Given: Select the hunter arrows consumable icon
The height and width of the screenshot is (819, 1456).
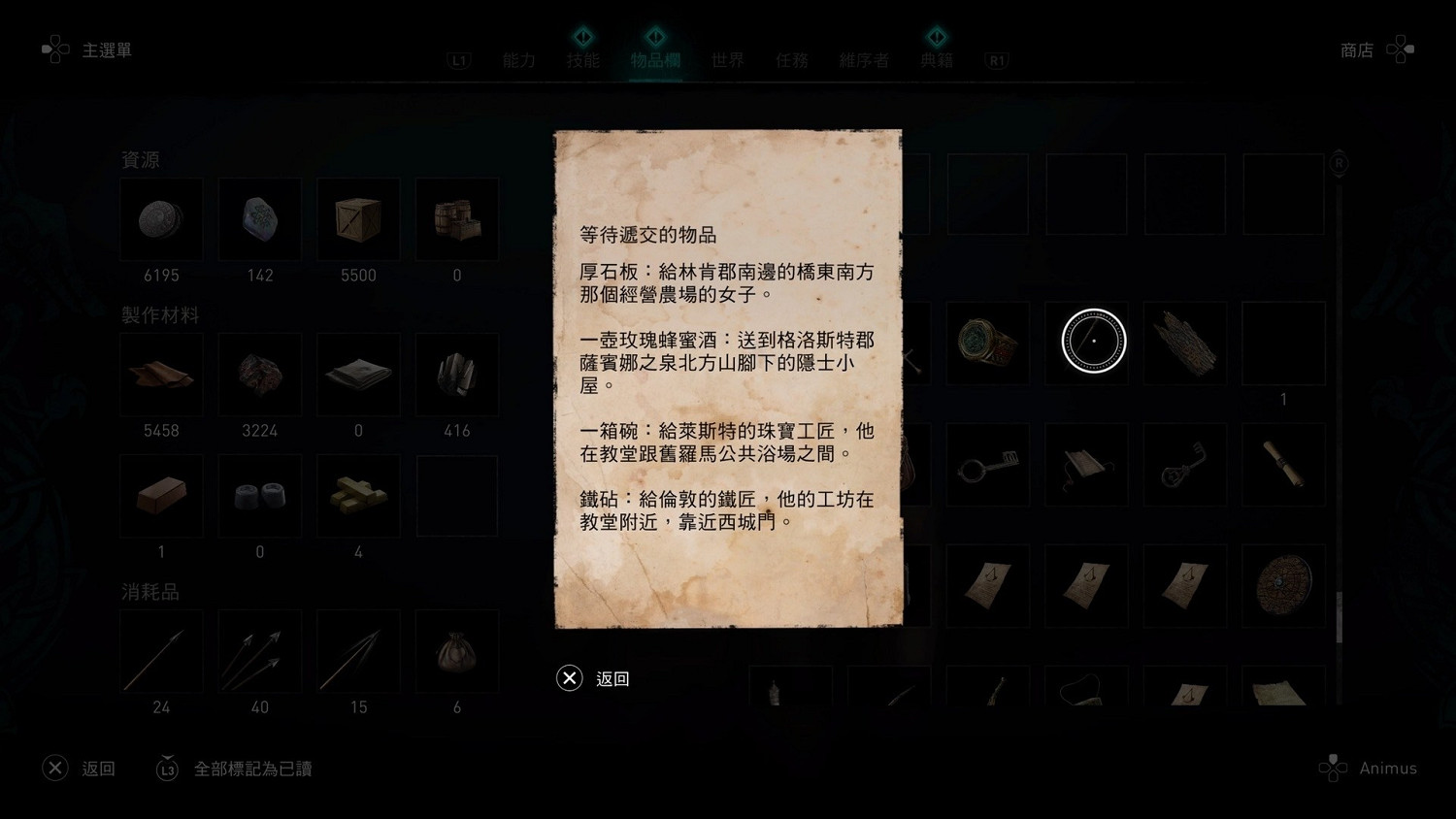Looking at the screenshot, I should pos(259,651).
